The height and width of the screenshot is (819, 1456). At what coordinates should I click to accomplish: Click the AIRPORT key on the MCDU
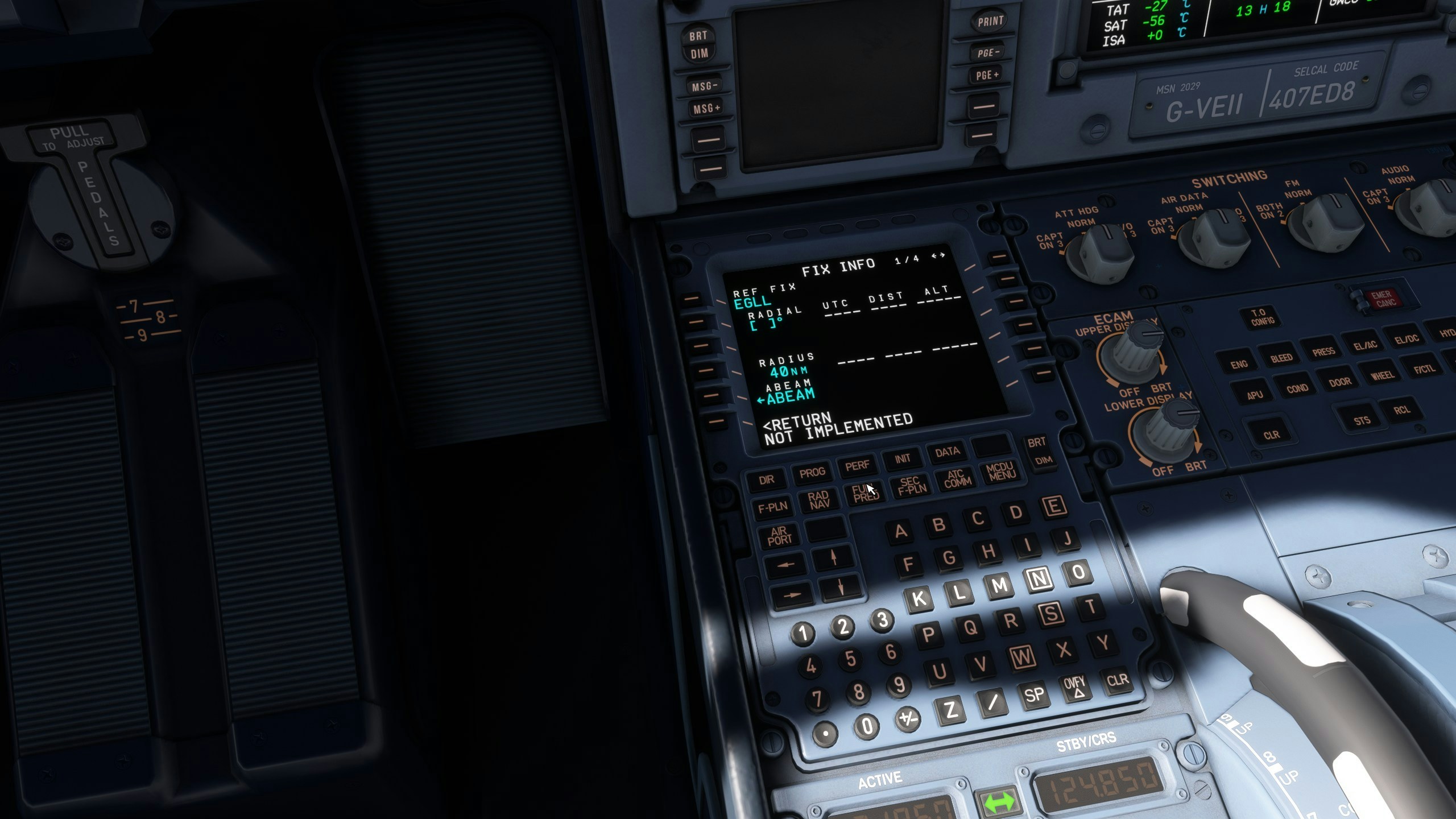(x=779, y=536)
